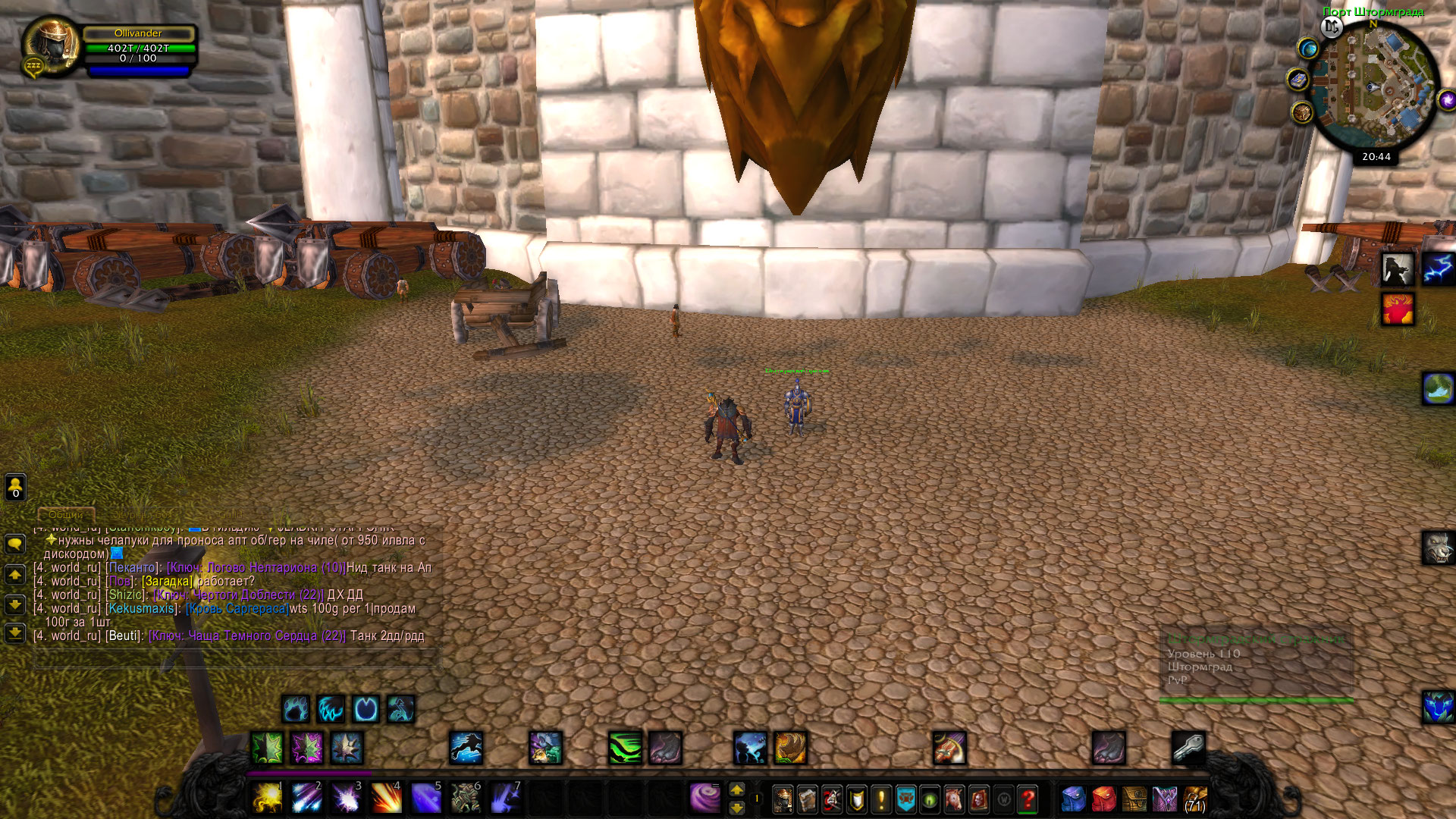
Task: Click the Кровь Саргераса item link
Action: pos(237,608)
